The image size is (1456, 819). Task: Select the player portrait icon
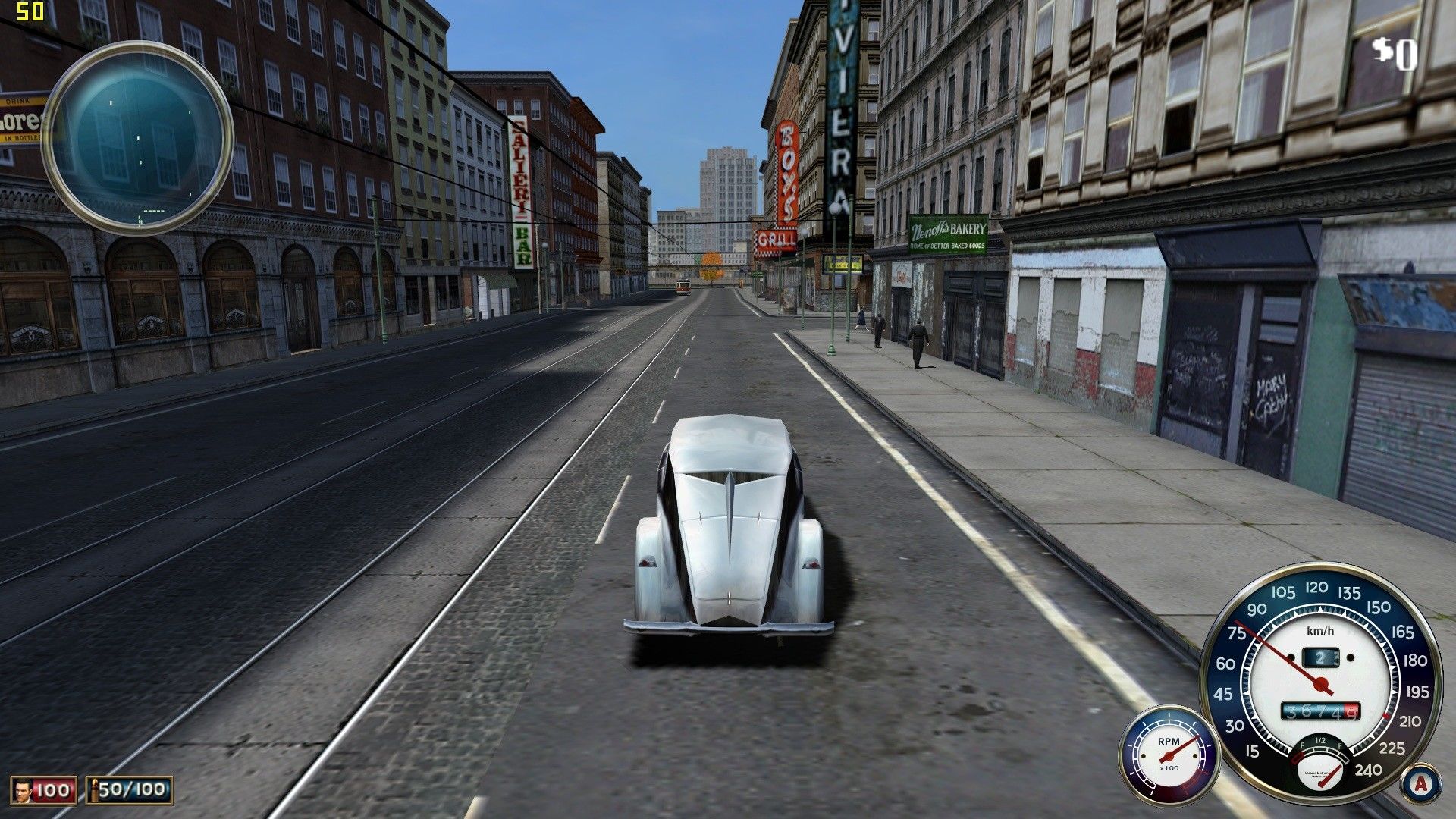point(24,790)
